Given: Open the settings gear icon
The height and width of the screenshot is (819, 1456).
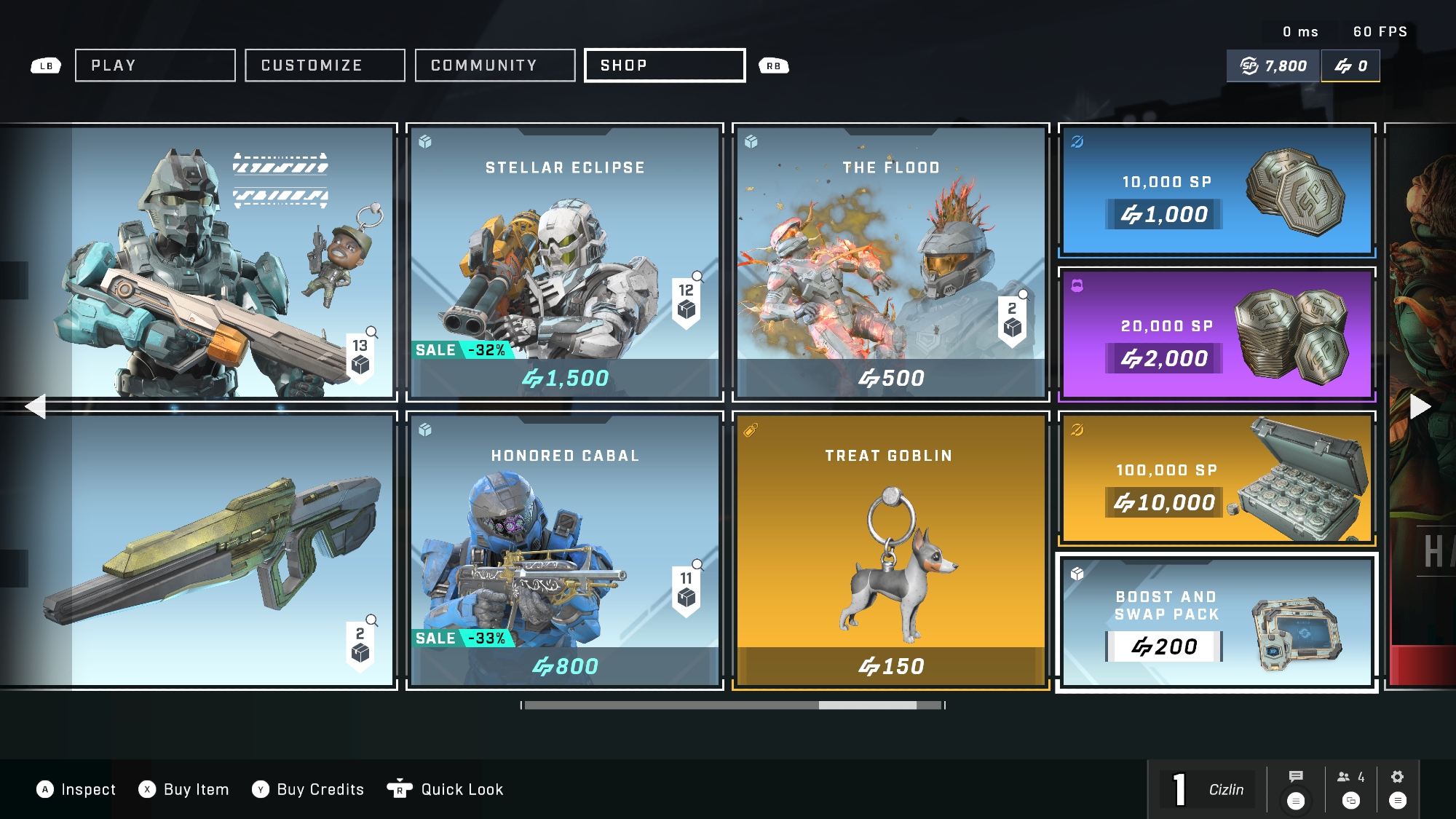Looking at the screenshot, I should tap(1397, 778).
